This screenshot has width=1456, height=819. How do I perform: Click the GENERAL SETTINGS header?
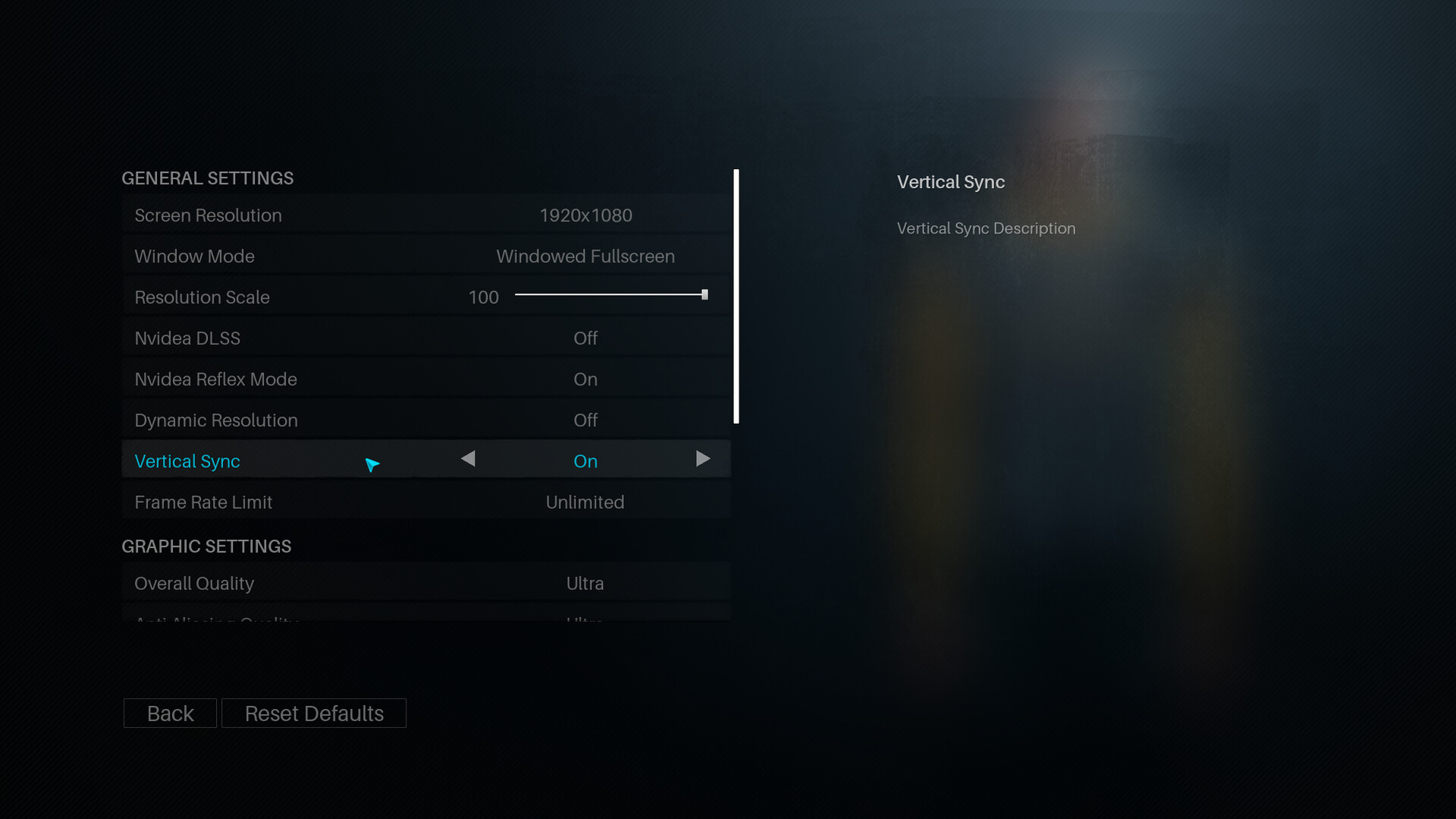click(207, 178)
